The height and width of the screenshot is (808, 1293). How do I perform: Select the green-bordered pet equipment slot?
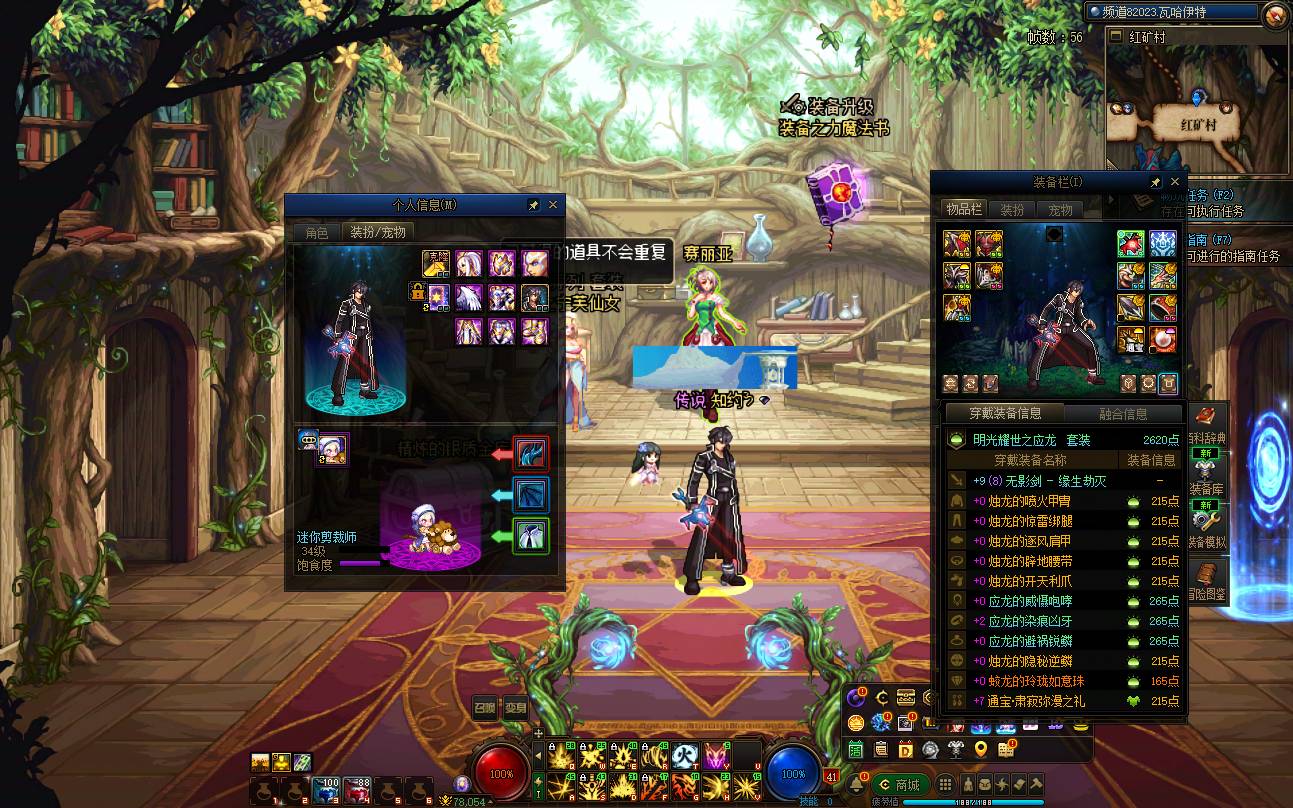(530, 535)
